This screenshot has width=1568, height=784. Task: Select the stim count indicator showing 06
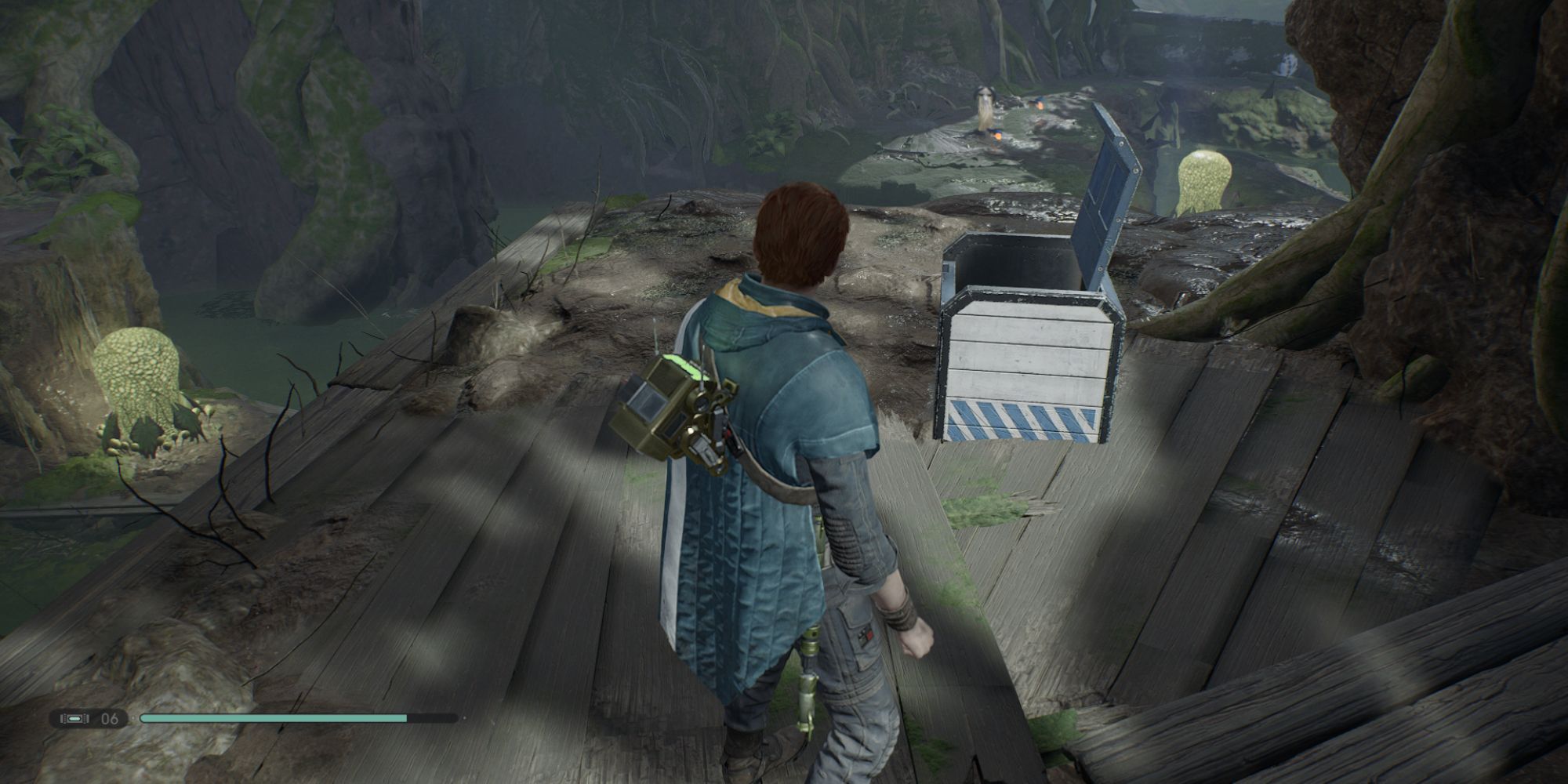point(108,719)
